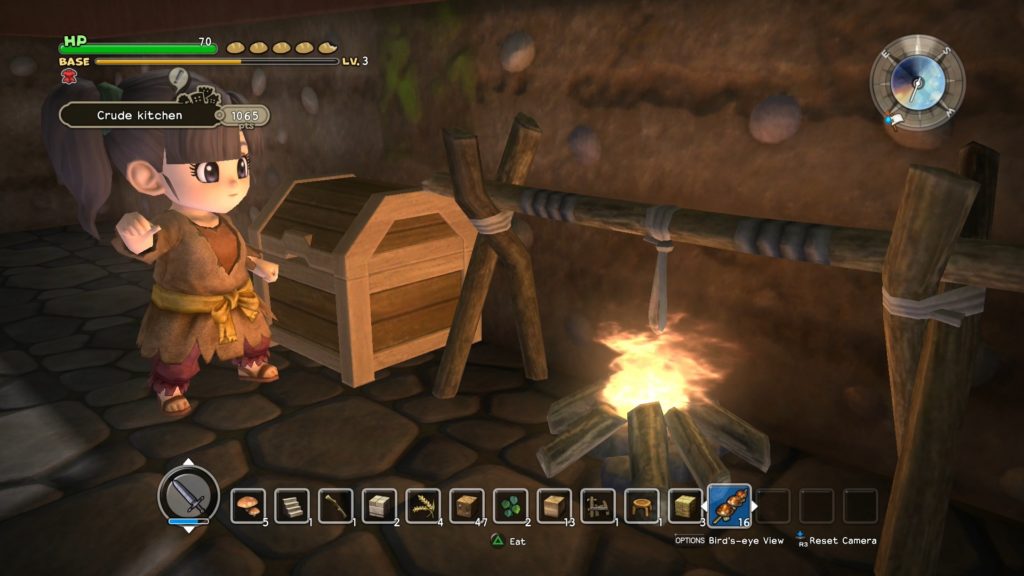1024x576 pixels.
Task: Open the compass minimap
Action: pyautogui.click(x=916, y=81)
